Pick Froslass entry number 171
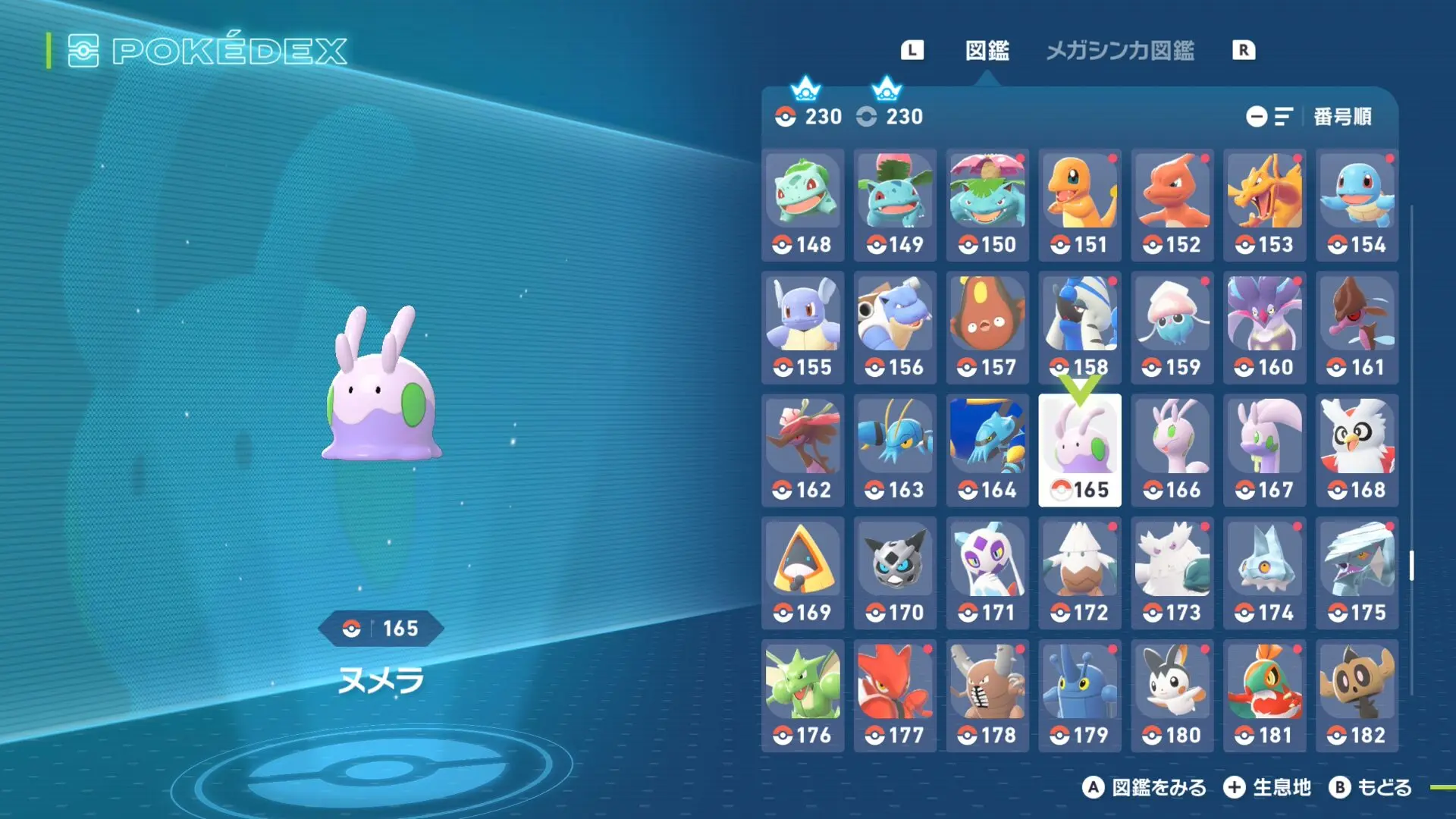Screen dimensions: 1456x819 pyautogui.click(x=987, y=573)
